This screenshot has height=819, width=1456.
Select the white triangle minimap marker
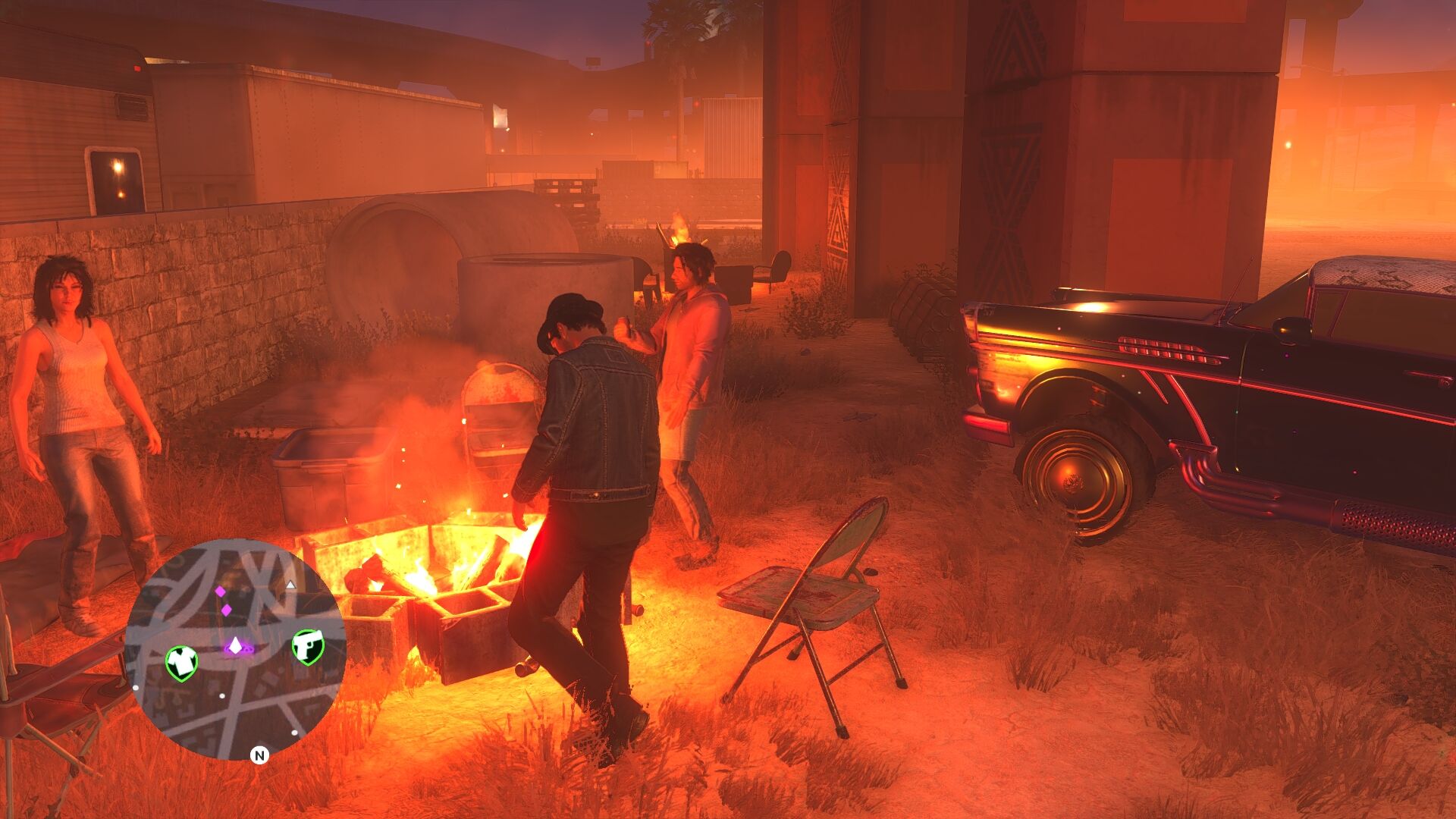290,585
